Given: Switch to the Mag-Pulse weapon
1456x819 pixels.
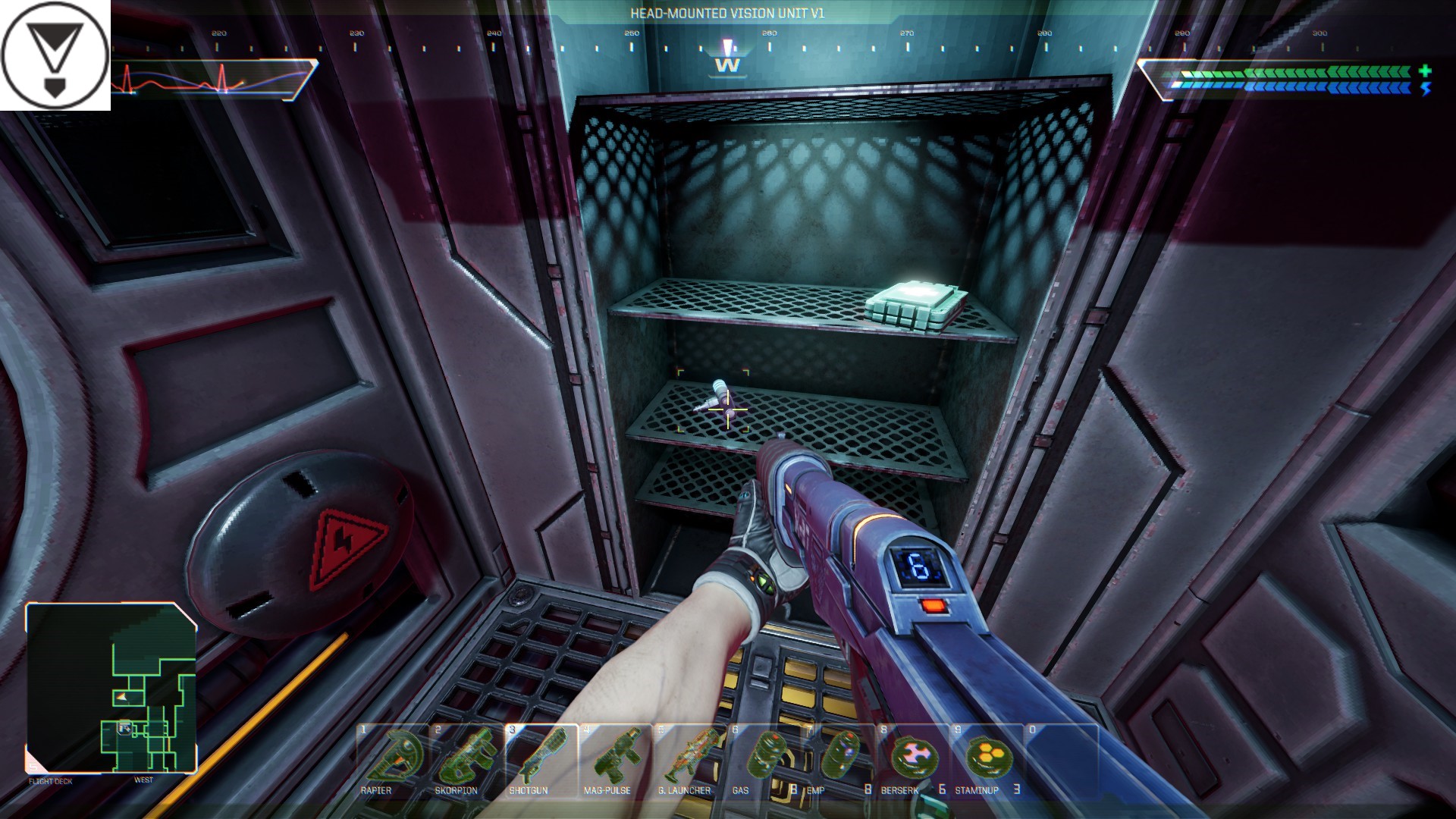Looking at the screenshot, I should tap(616, 759).
